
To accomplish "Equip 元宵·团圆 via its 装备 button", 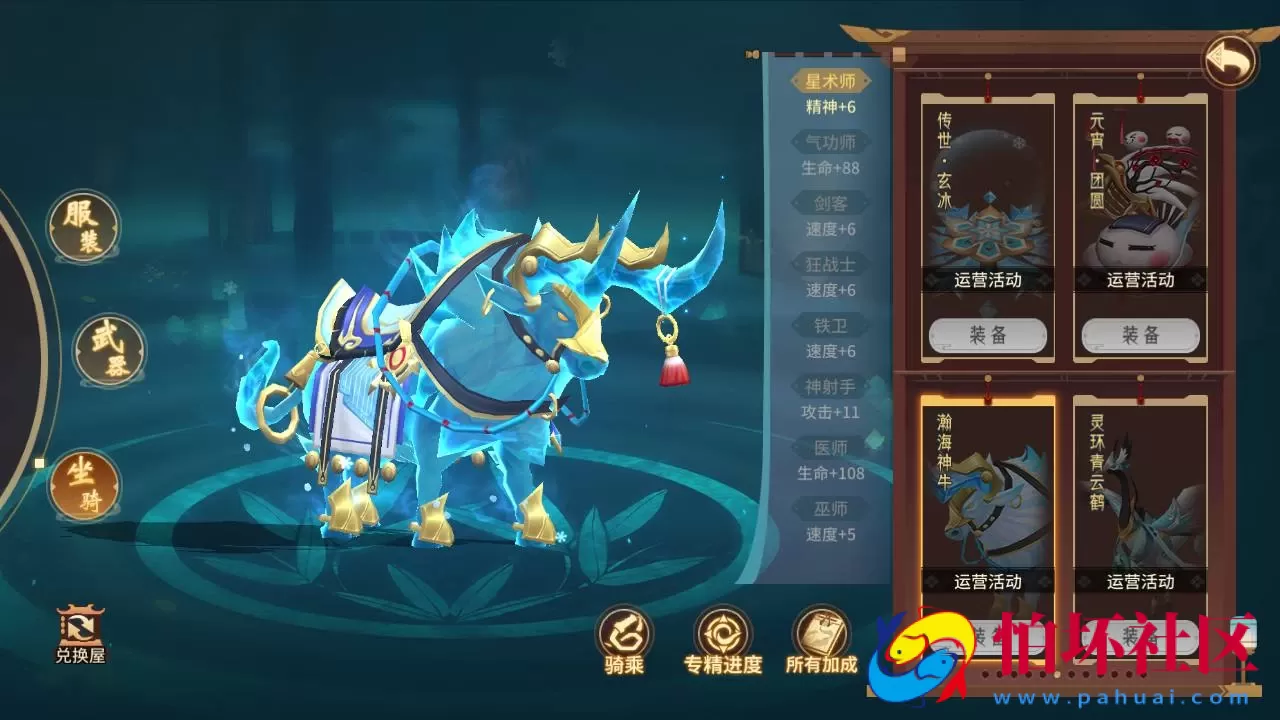I will (x=1138, y=335).
